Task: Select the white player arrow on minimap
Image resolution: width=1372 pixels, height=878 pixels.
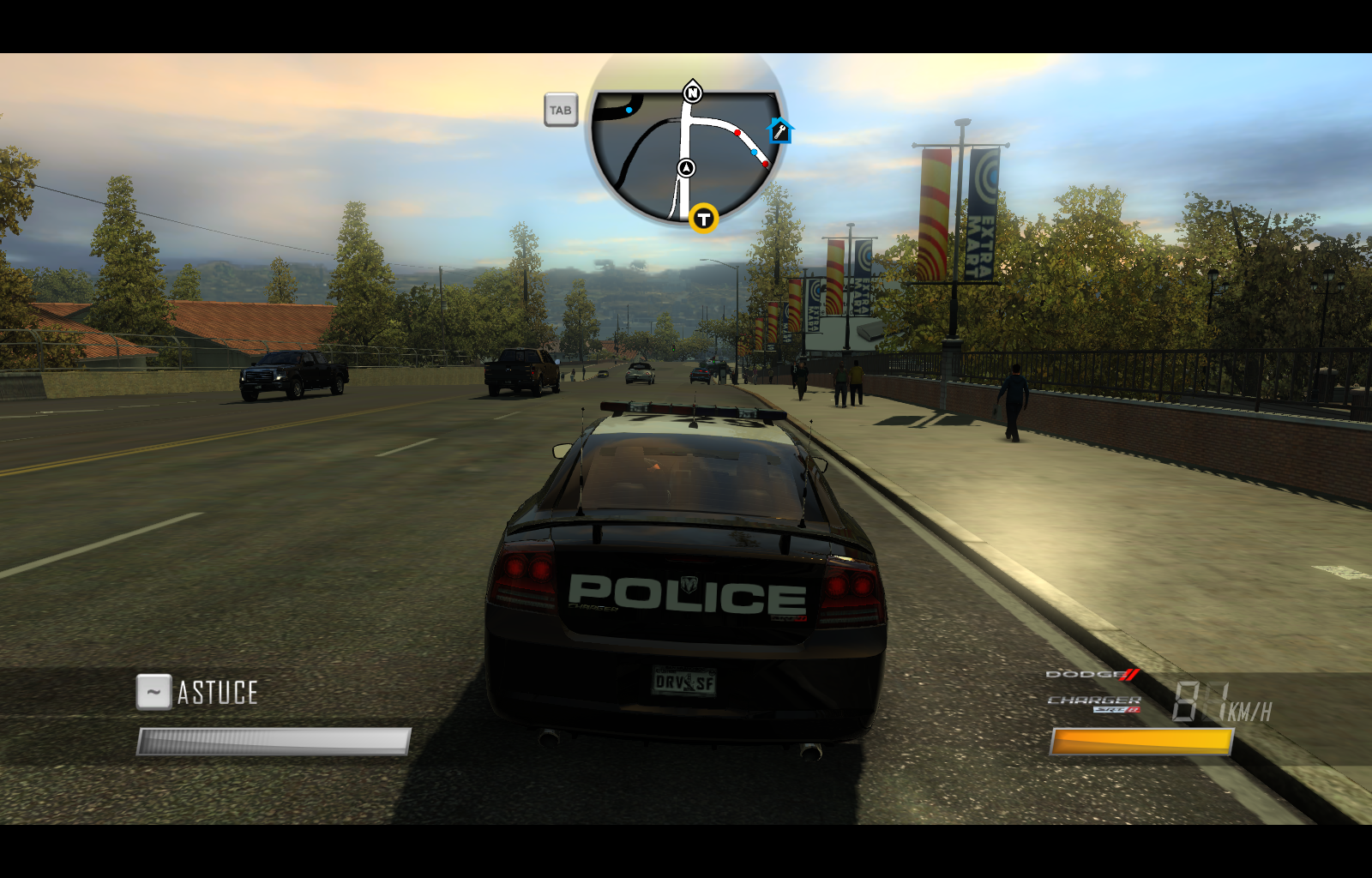Action: pyautogui.click(x=685, y=168)
